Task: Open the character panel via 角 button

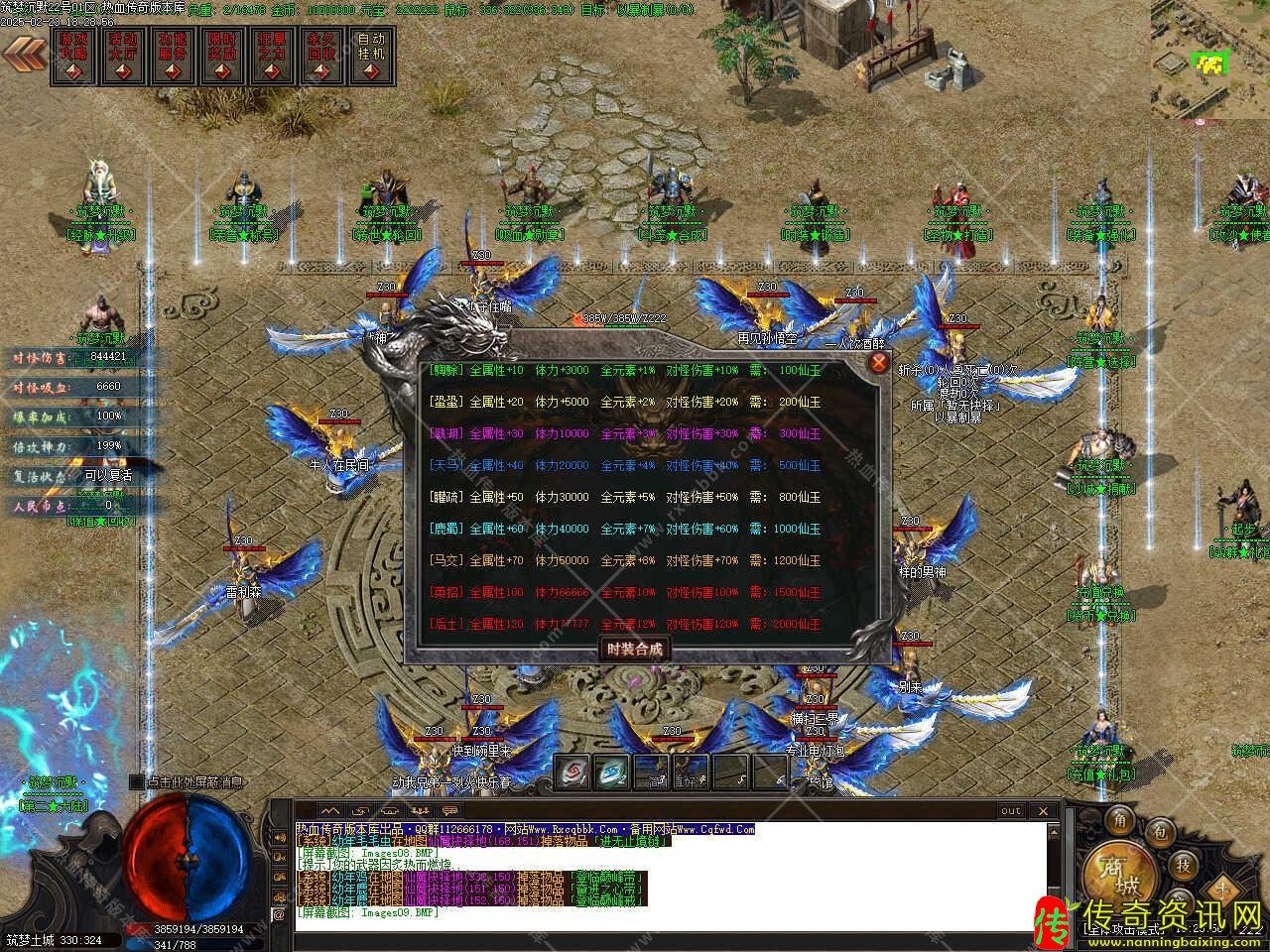Action: [x=1121, y=819]
